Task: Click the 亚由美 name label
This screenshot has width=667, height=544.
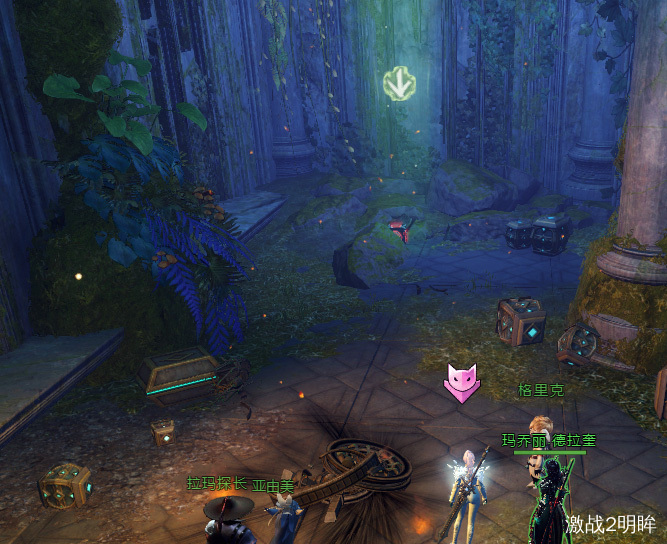Action: coord(273,486)
